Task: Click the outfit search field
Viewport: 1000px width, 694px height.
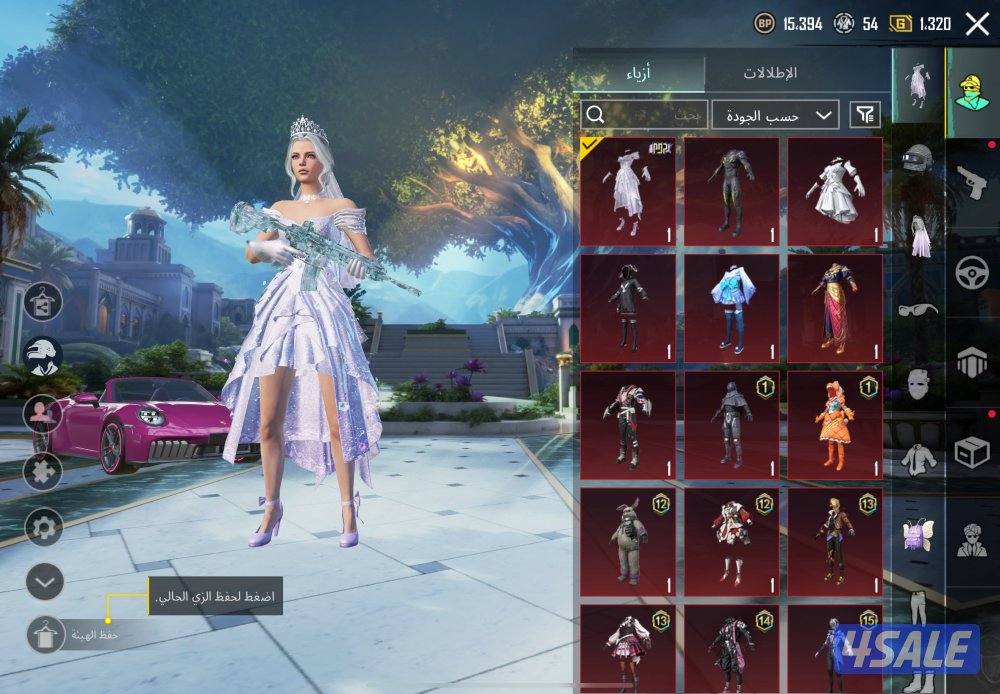Action: pos(645,115)
